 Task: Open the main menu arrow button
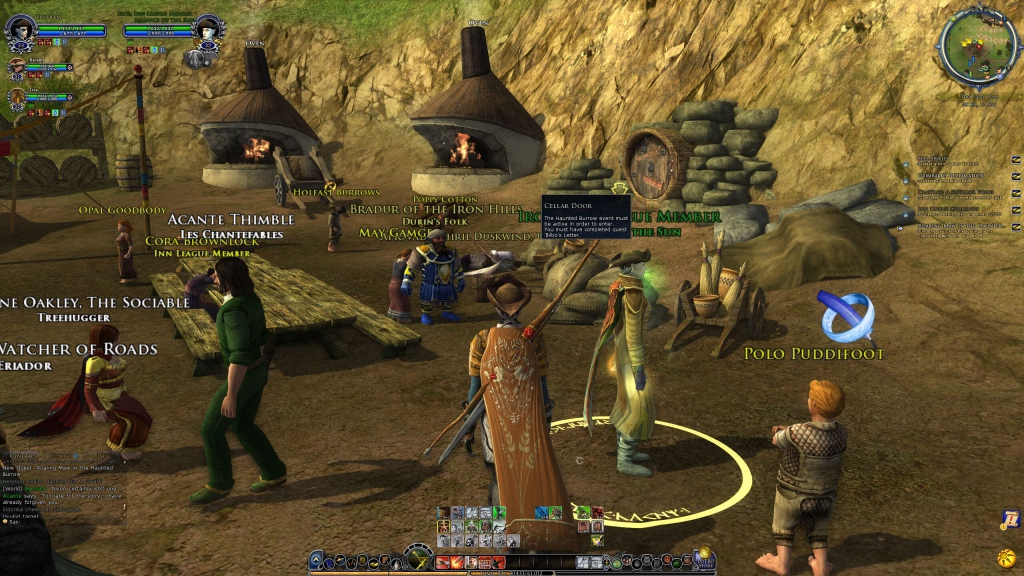316,561
